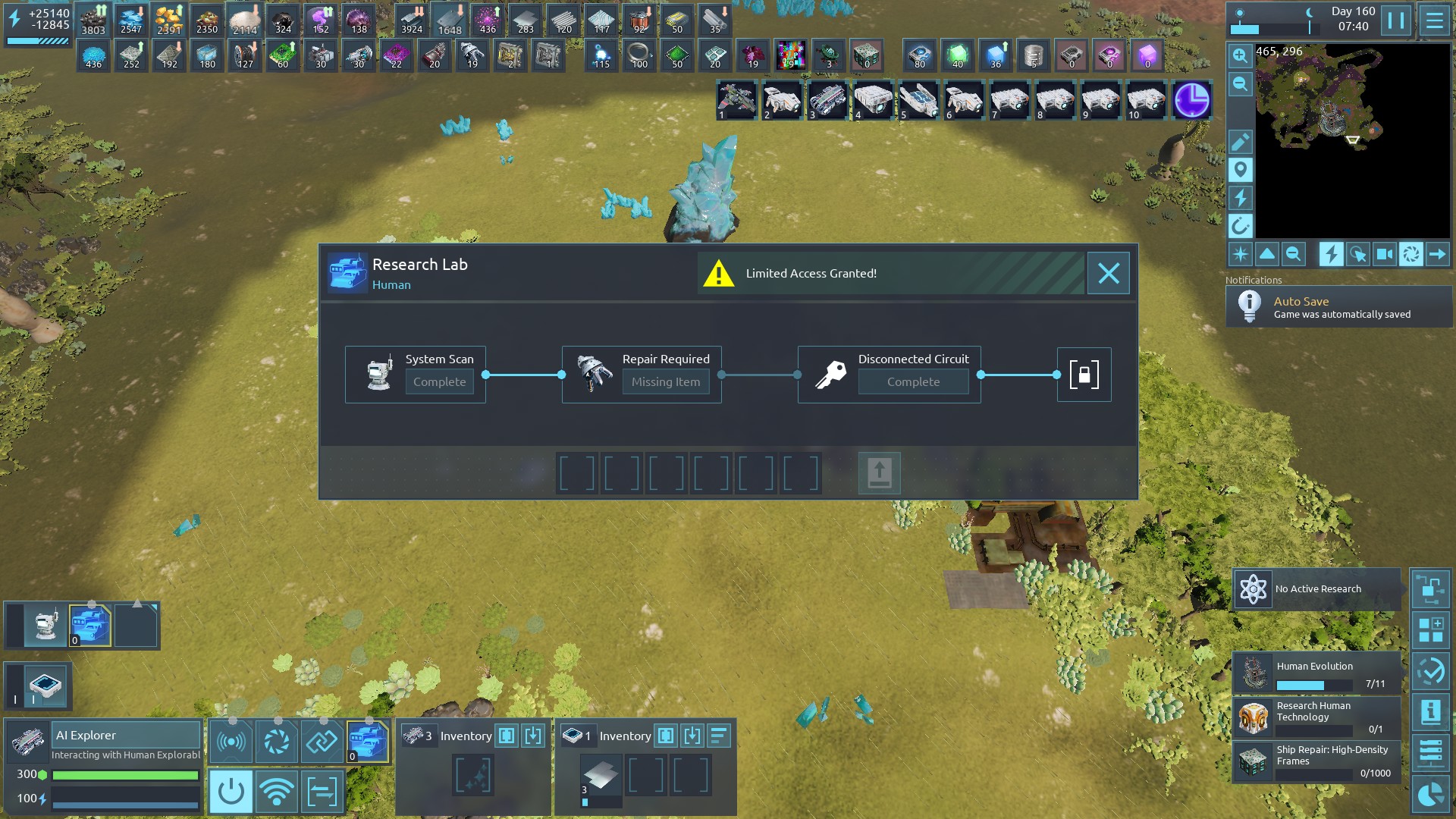Open the No Active Research panel

1316,589
